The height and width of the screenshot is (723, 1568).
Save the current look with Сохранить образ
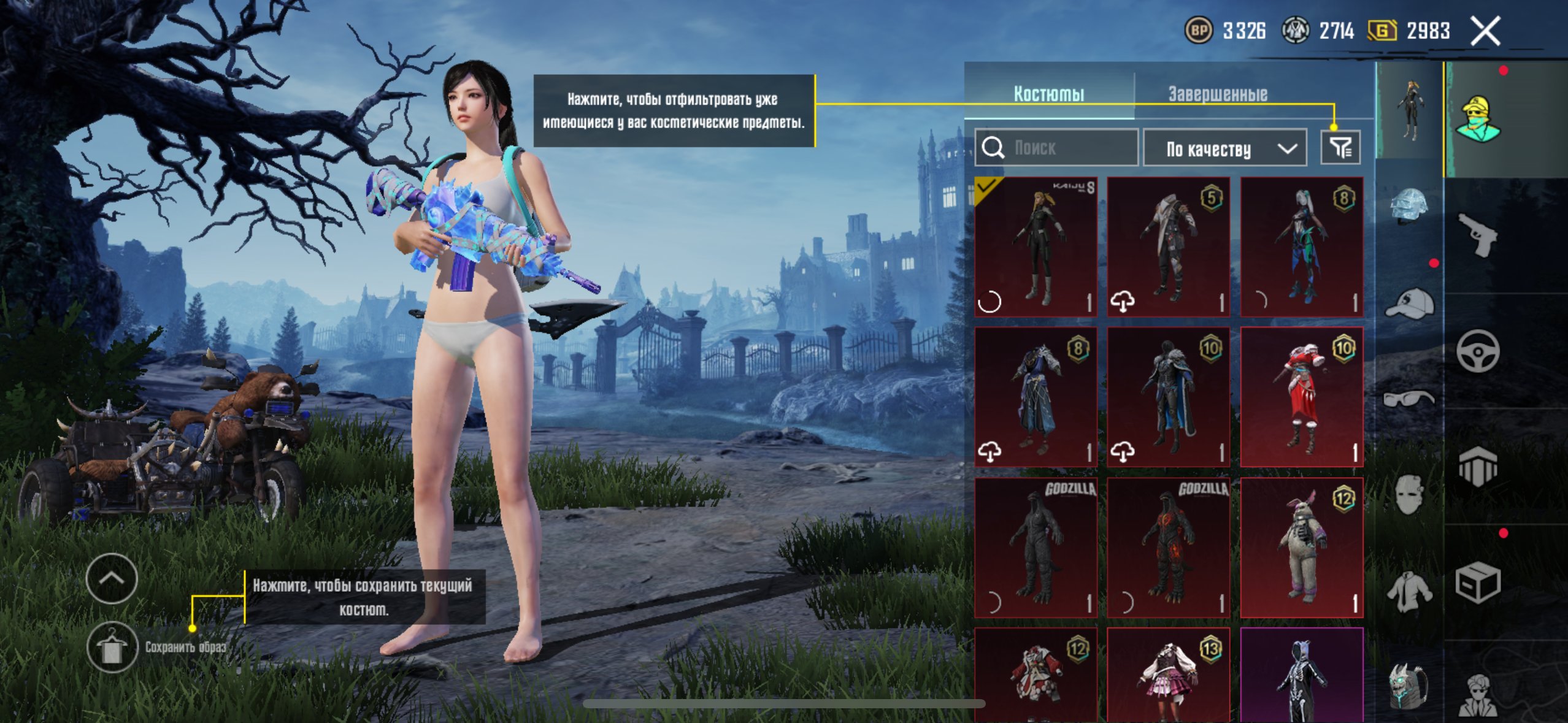pyautogui.click(x=112, y=647)
